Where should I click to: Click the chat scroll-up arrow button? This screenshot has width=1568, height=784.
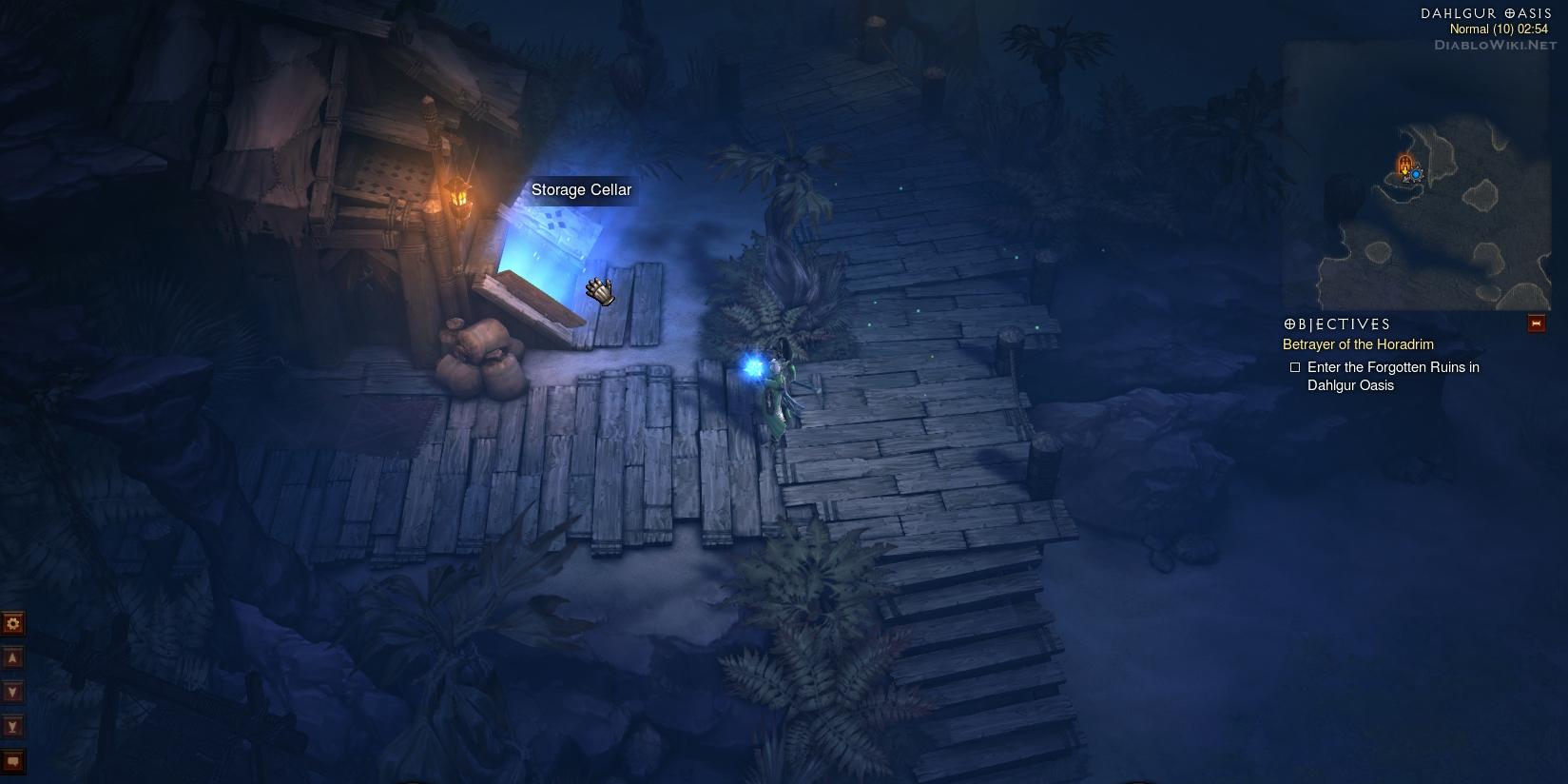pos(13,658)
